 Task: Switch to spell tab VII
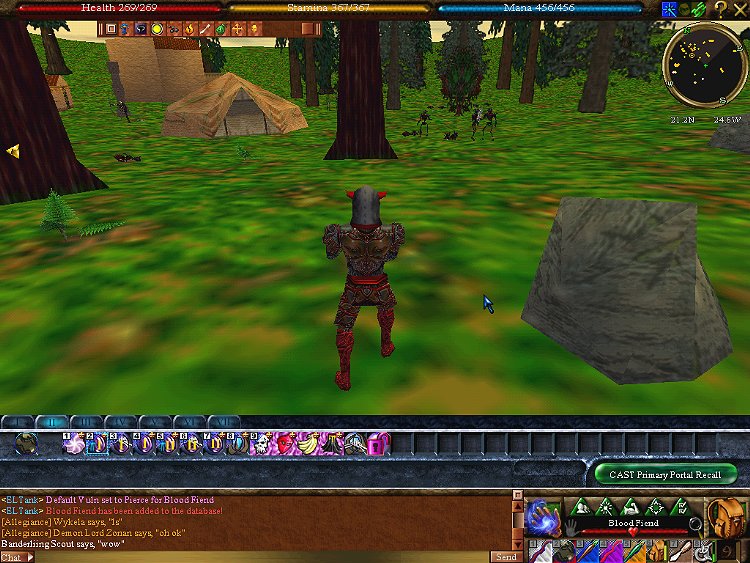pyautogui.click(x=224, y=422)
